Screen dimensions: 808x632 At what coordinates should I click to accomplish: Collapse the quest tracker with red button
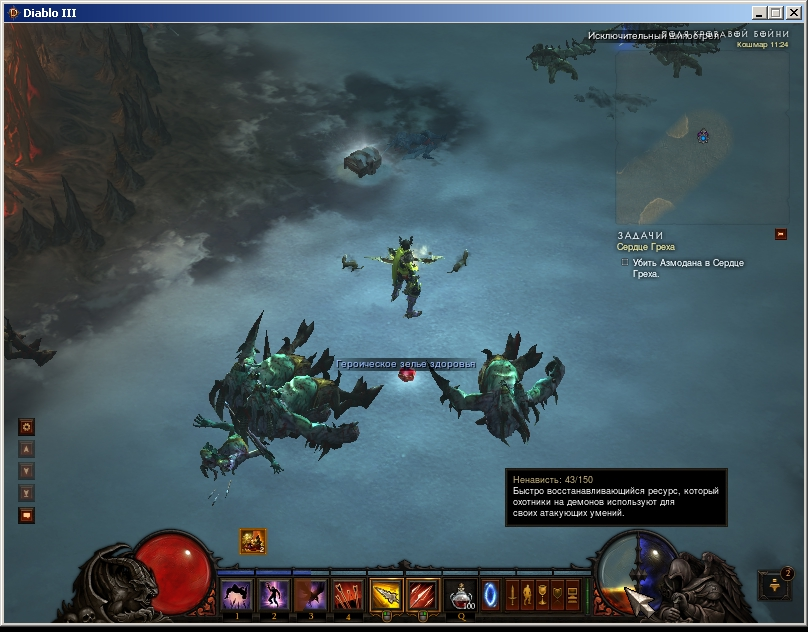click(x=781, y=235)
